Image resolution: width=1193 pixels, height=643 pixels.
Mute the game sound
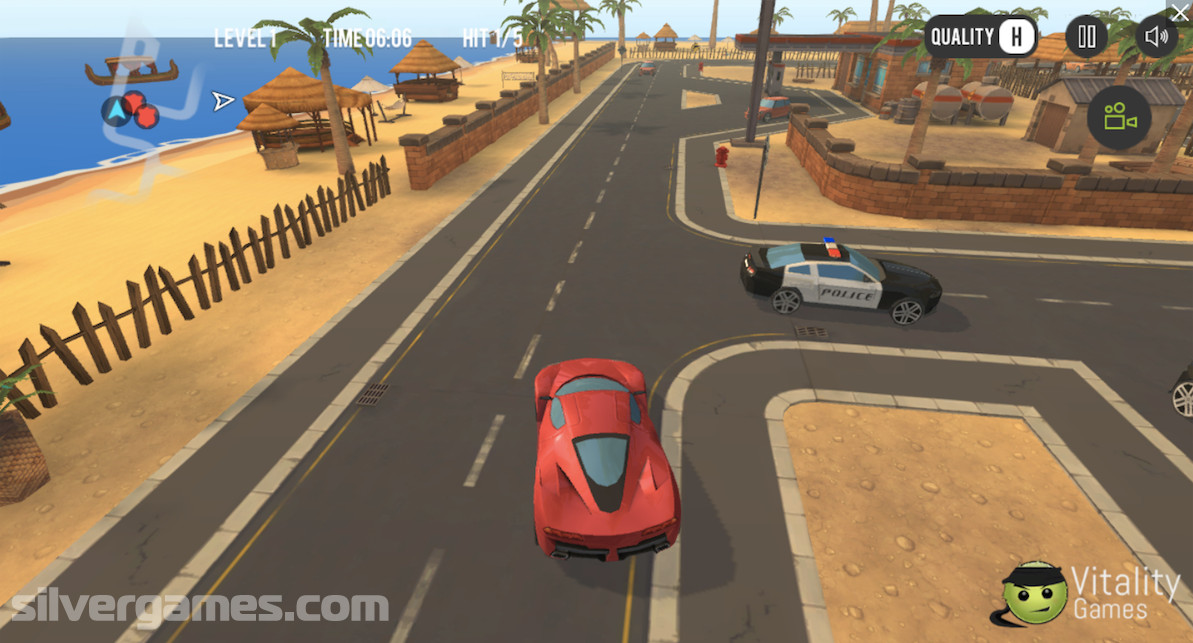[x=1156, y=38]
